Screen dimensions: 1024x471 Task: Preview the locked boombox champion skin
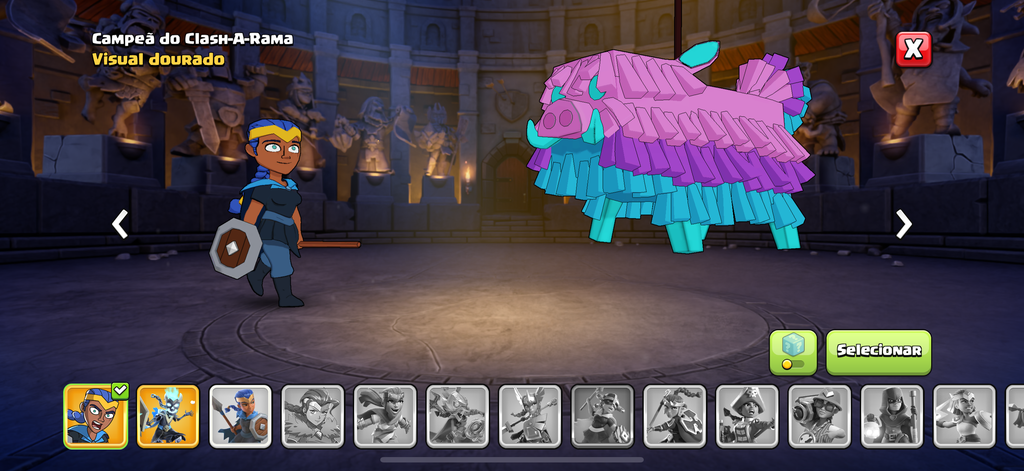pyautogui.click(x=819, y=415)
